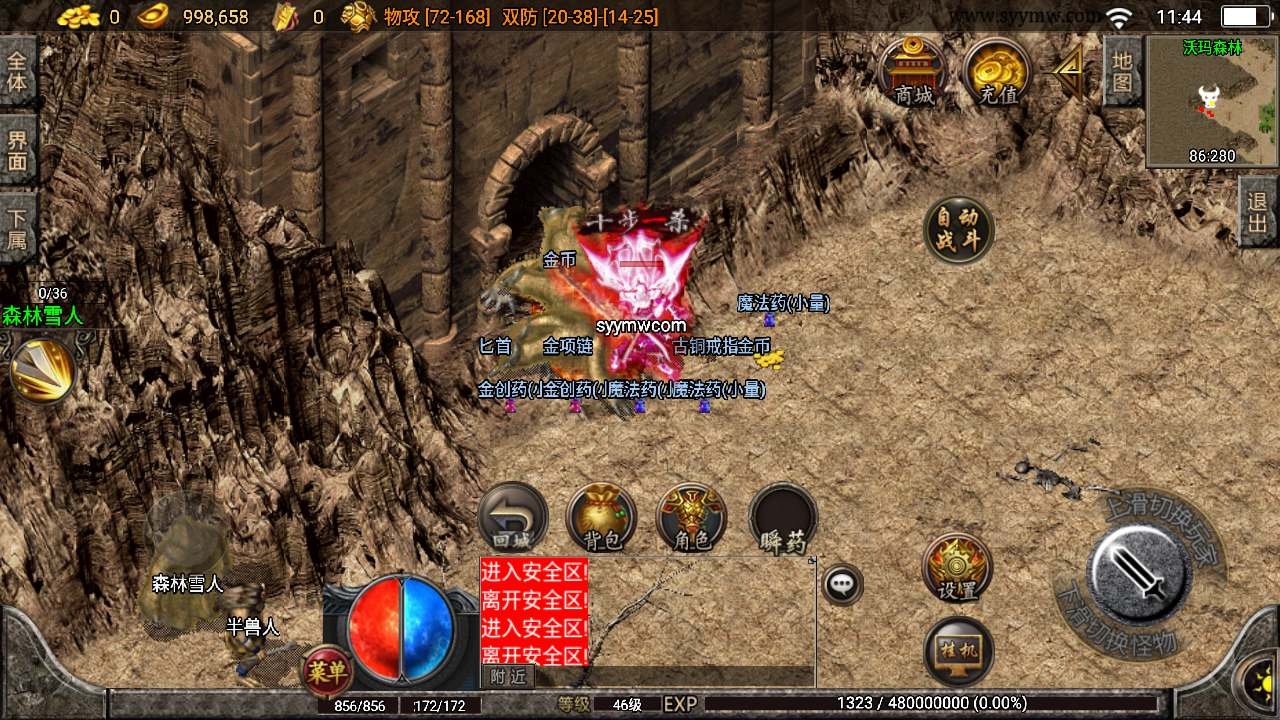This screenshot has height=720, width=1280.
Task: Select the 下属 side tab
Action: tap(17, 228)
